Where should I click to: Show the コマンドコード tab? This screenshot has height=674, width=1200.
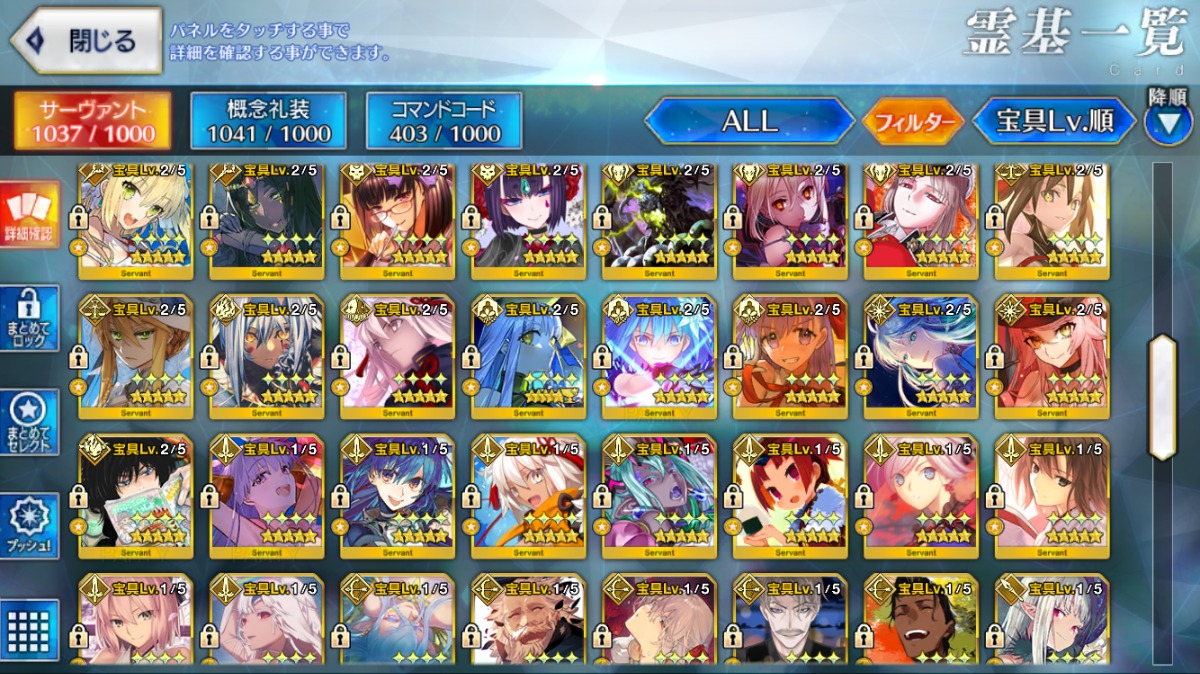tap(444, 121)
